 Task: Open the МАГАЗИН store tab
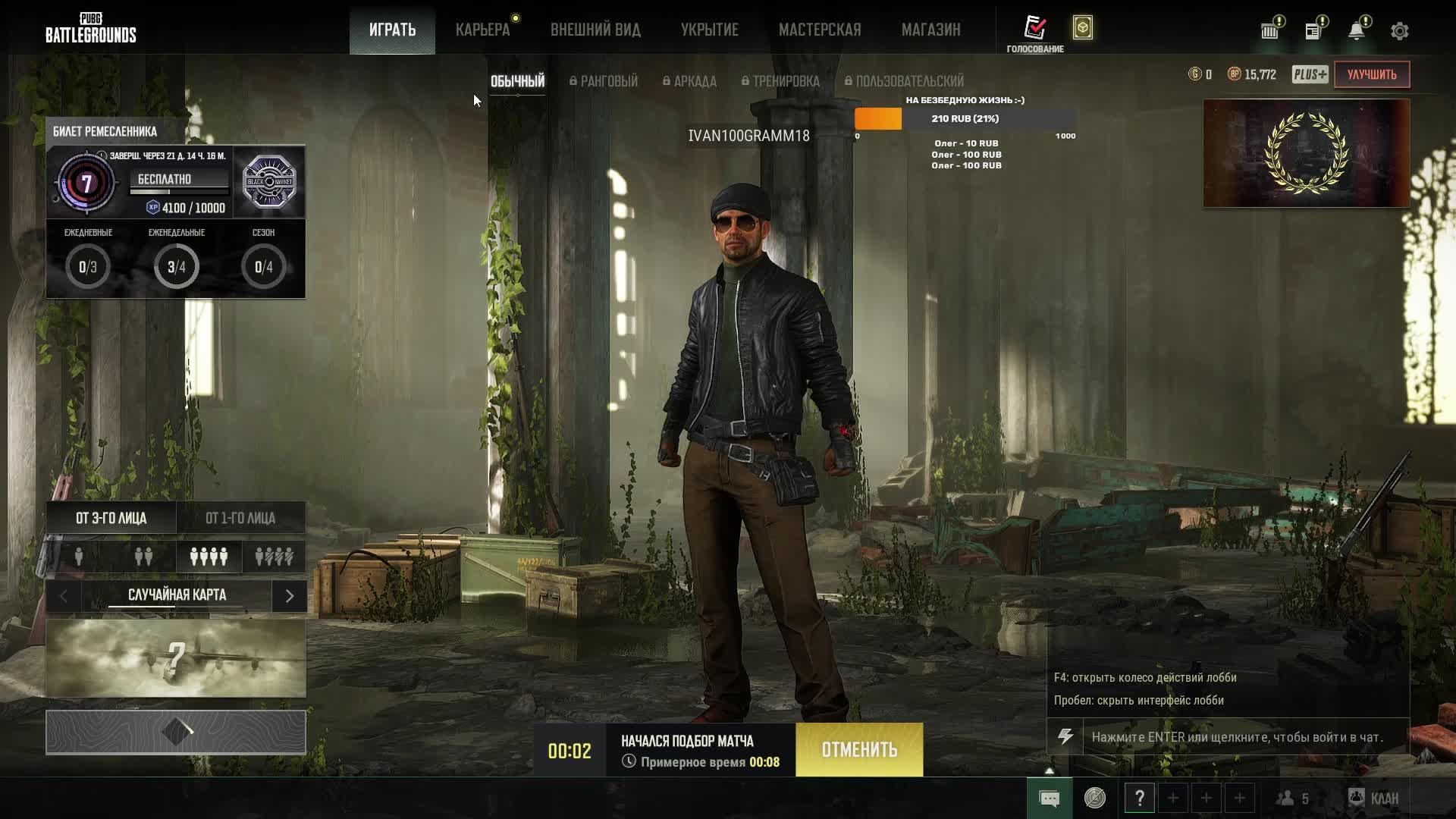pos(930,30)
